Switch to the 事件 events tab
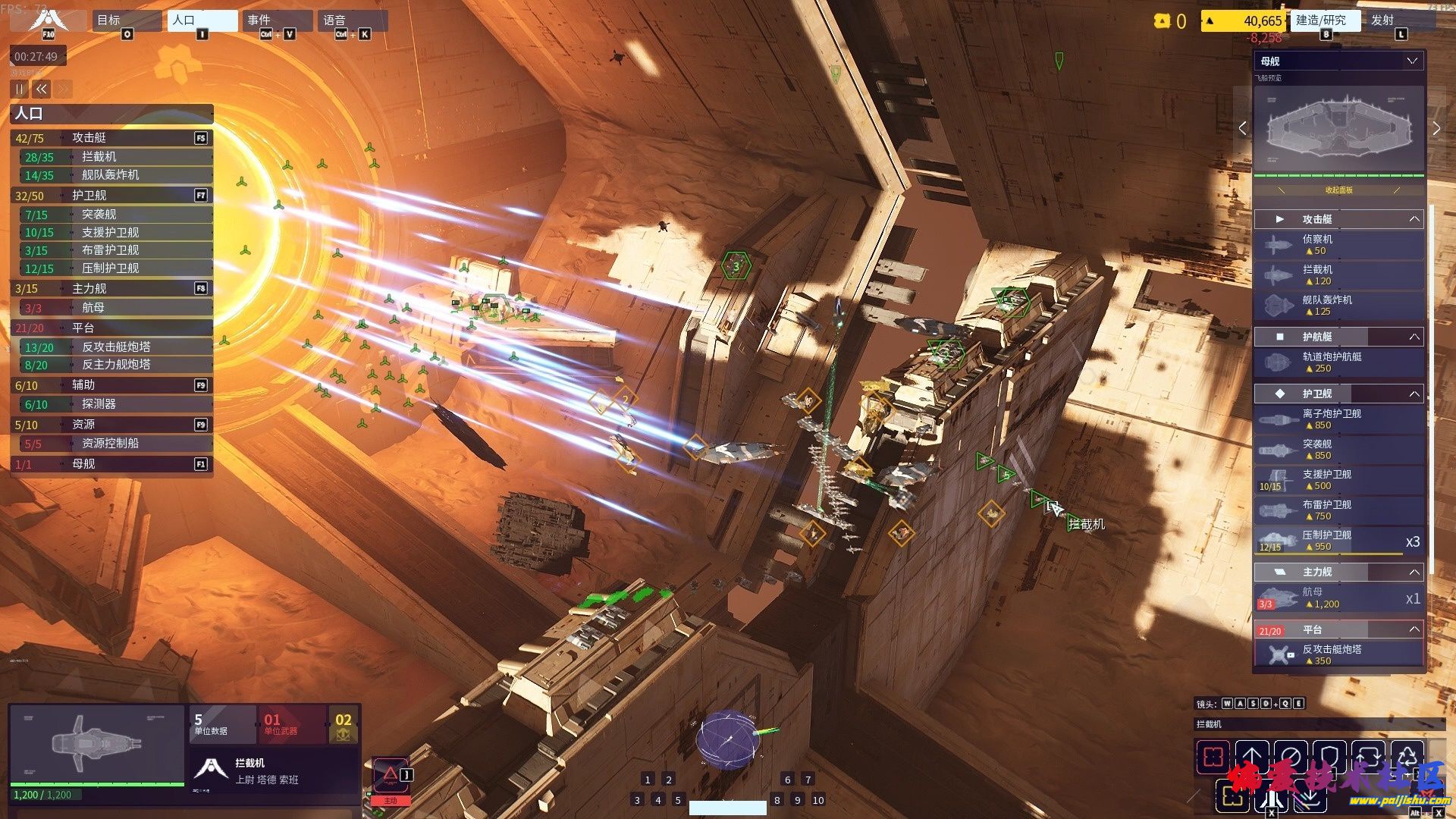 [x=277, y=20]
